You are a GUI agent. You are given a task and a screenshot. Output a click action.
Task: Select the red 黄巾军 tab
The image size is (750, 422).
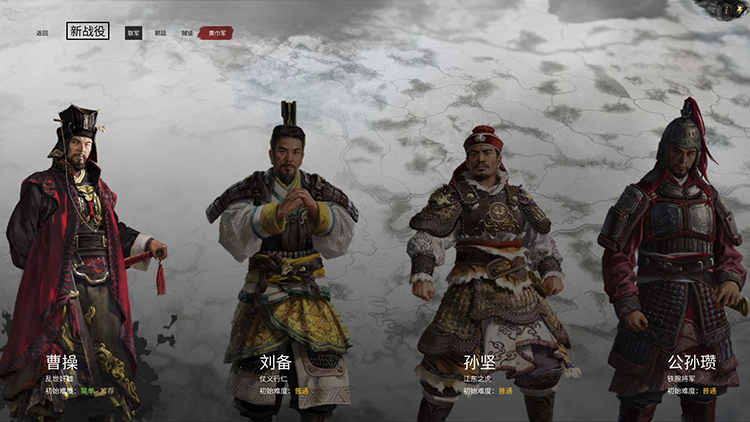pyautogui.click(x=215, y=33)
